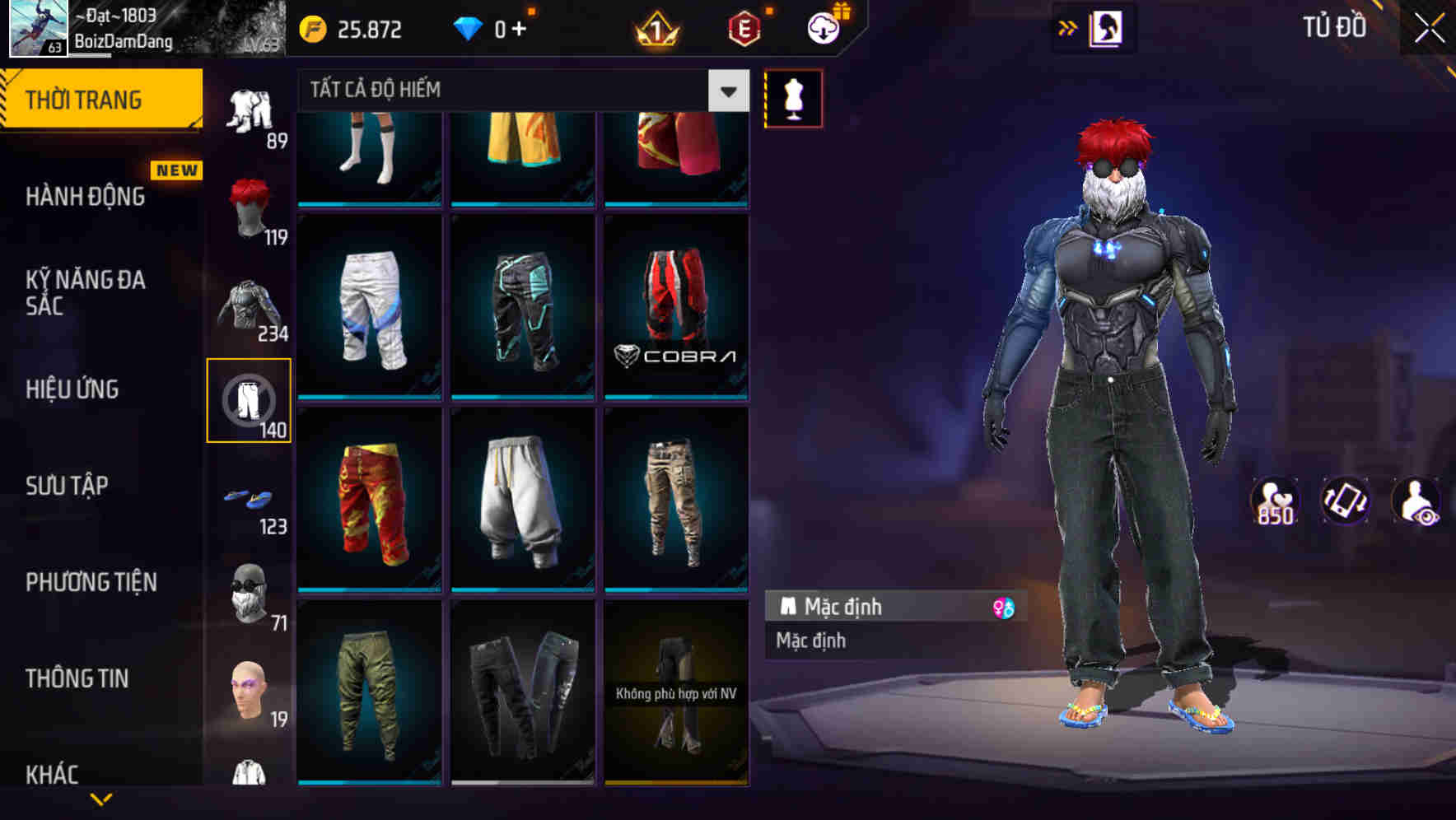Select the pants category icon showing 140
Screen dimensions: 1456x820
pos(249,401)
